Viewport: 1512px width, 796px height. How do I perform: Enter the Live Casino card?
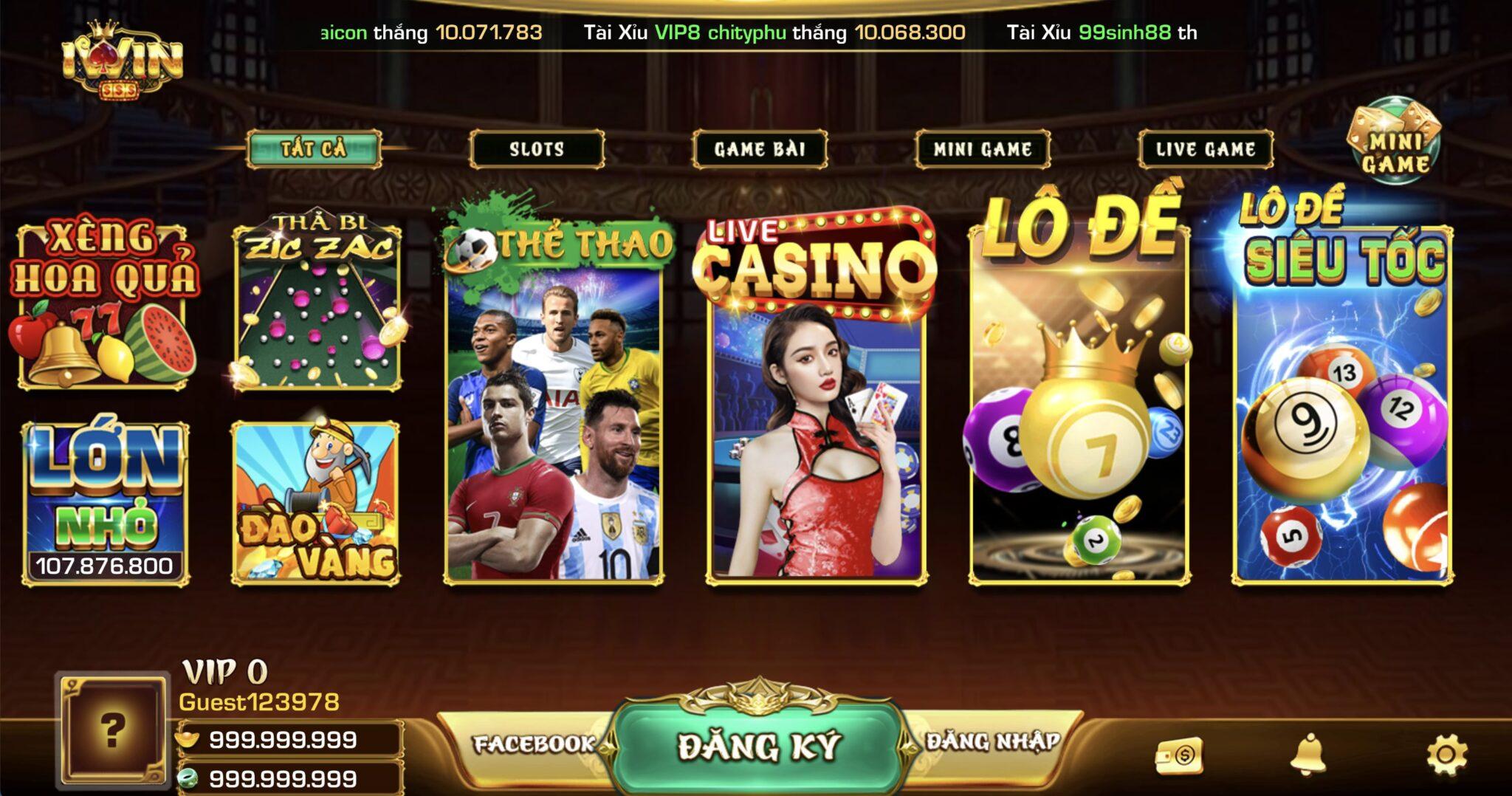click(816, 399)
